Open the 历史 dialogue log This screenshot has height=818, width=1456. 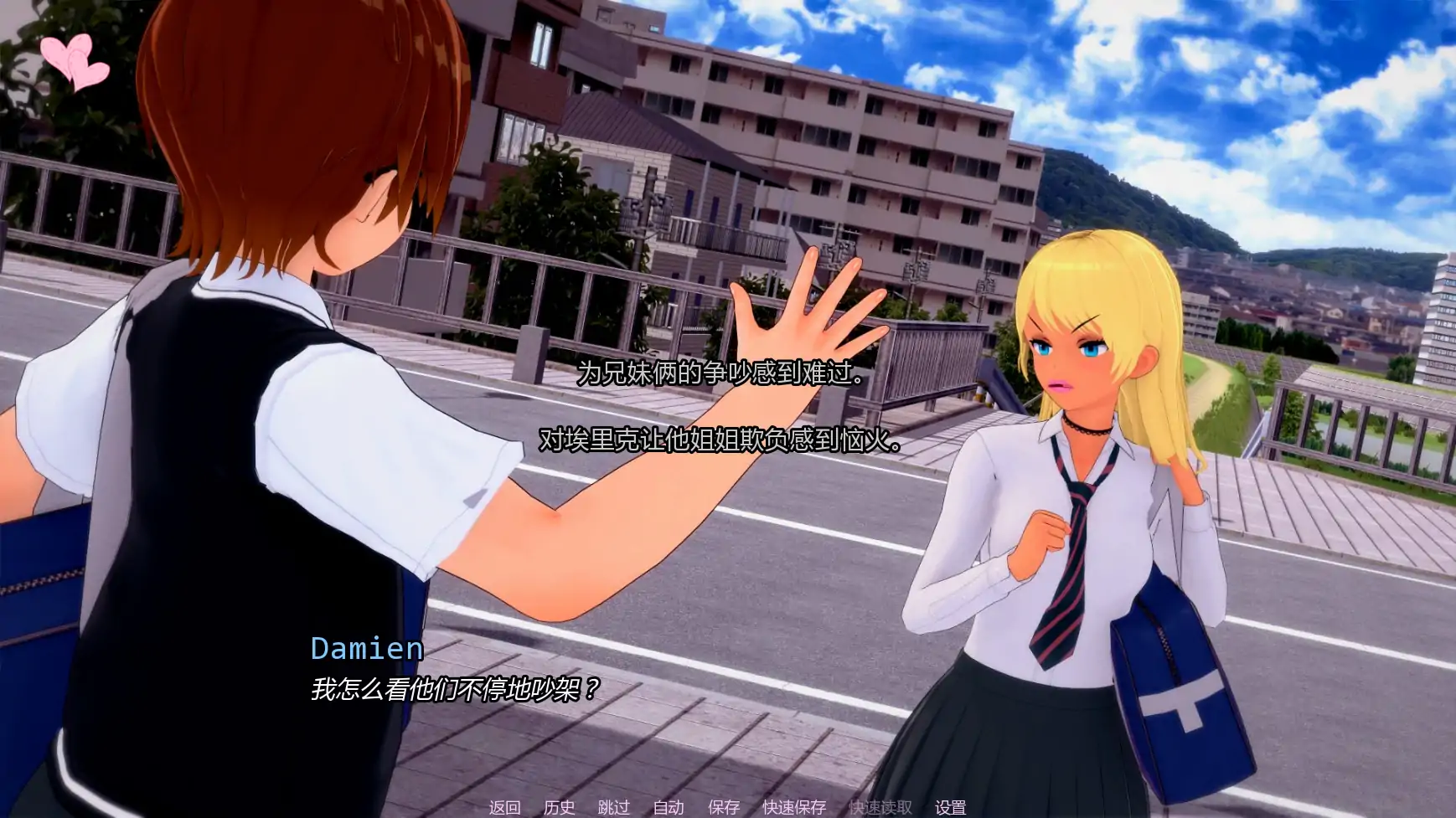559,807
